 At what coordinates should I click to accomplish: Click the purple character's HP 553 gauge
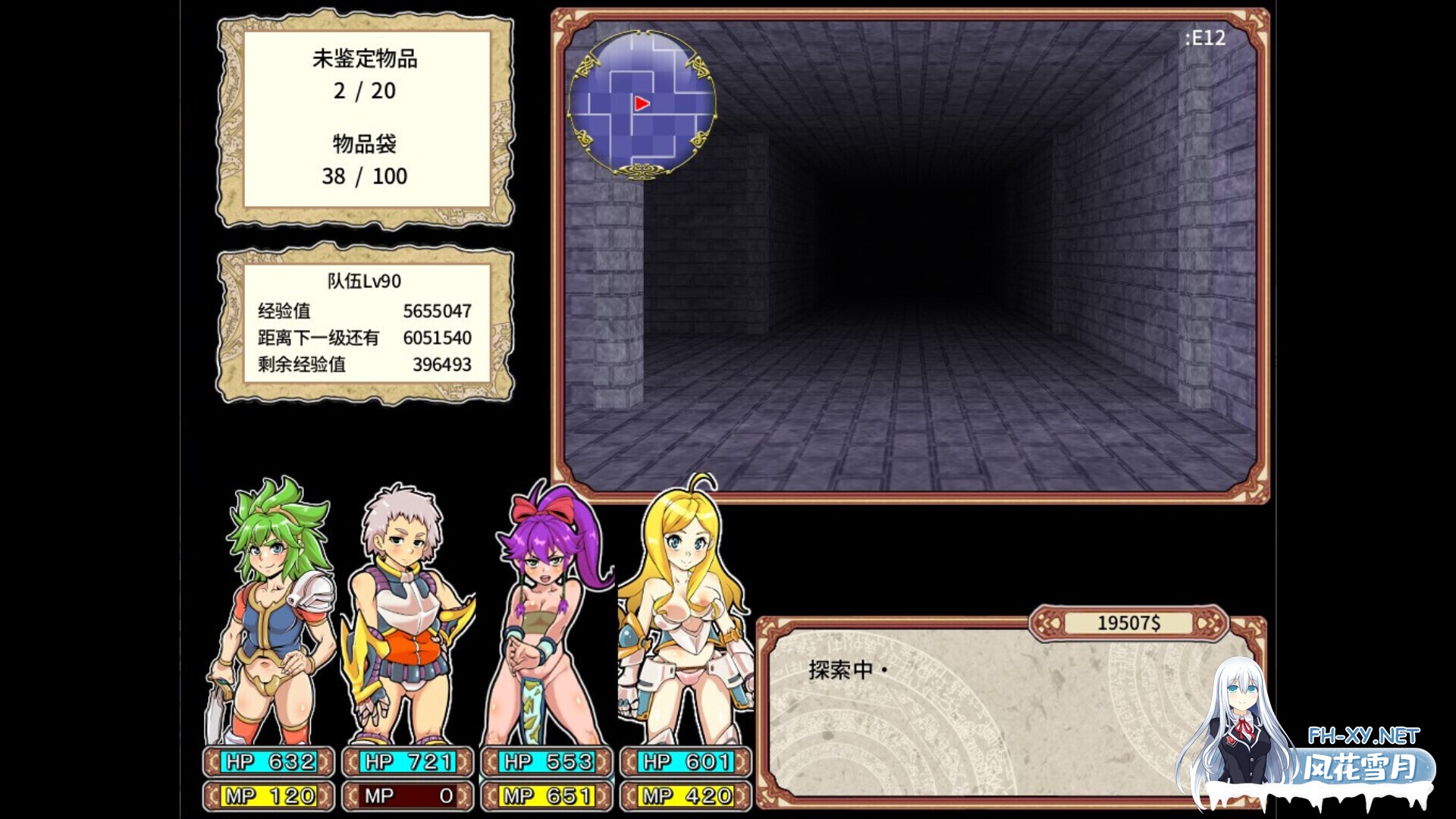click(x=546, y=762)
